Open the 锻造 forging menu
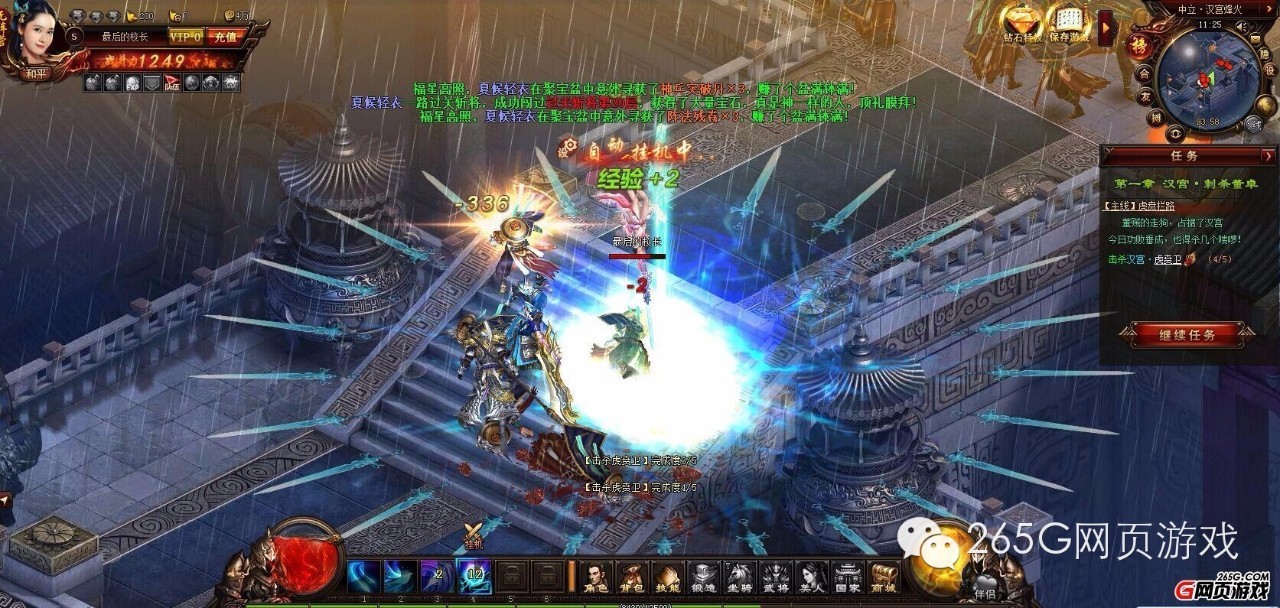The width and height of the screenshot is (1280, 608). (703, 577)
